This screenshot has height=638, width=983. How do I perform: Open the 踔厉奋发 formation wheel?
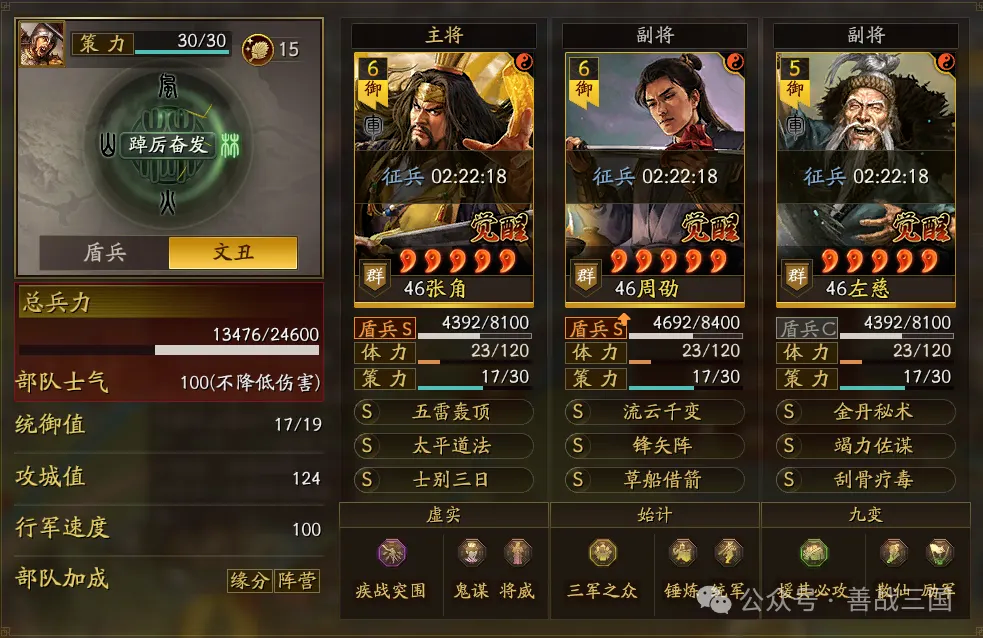click(169, 145)
